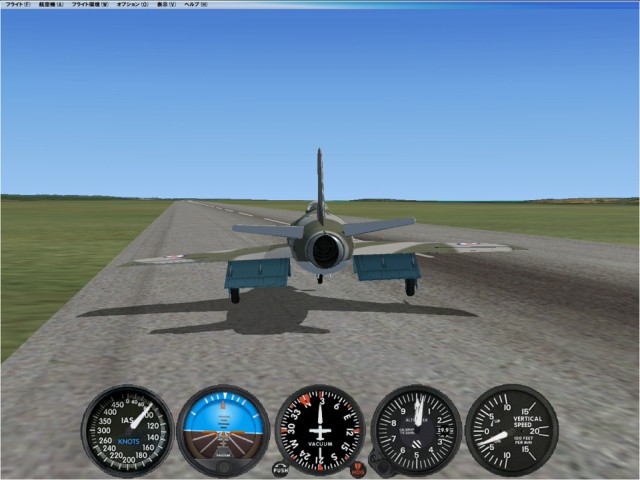Open the 航空機 (Aircraft) menu

(51, 5)
